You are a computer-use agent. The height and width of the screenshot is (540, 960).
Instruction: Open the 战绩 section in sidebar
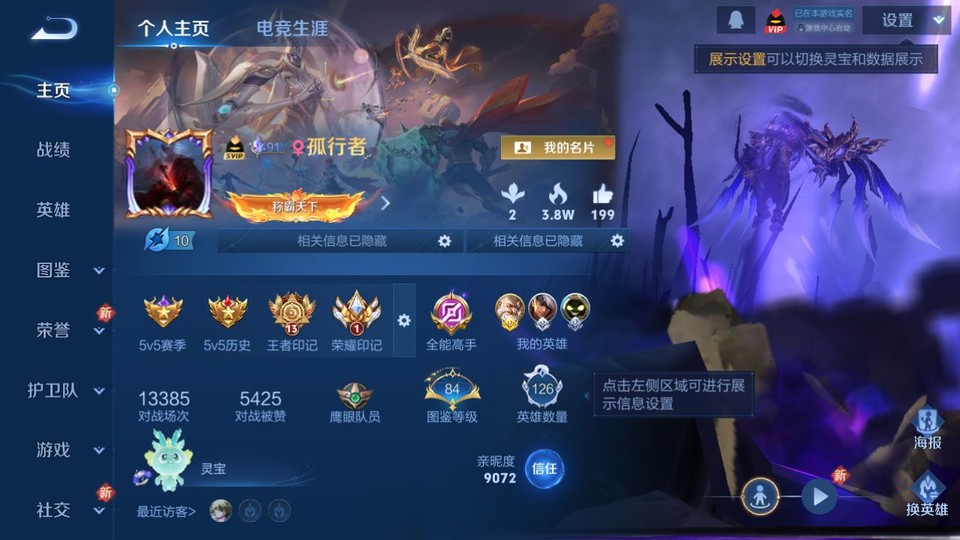pos(54,150)
